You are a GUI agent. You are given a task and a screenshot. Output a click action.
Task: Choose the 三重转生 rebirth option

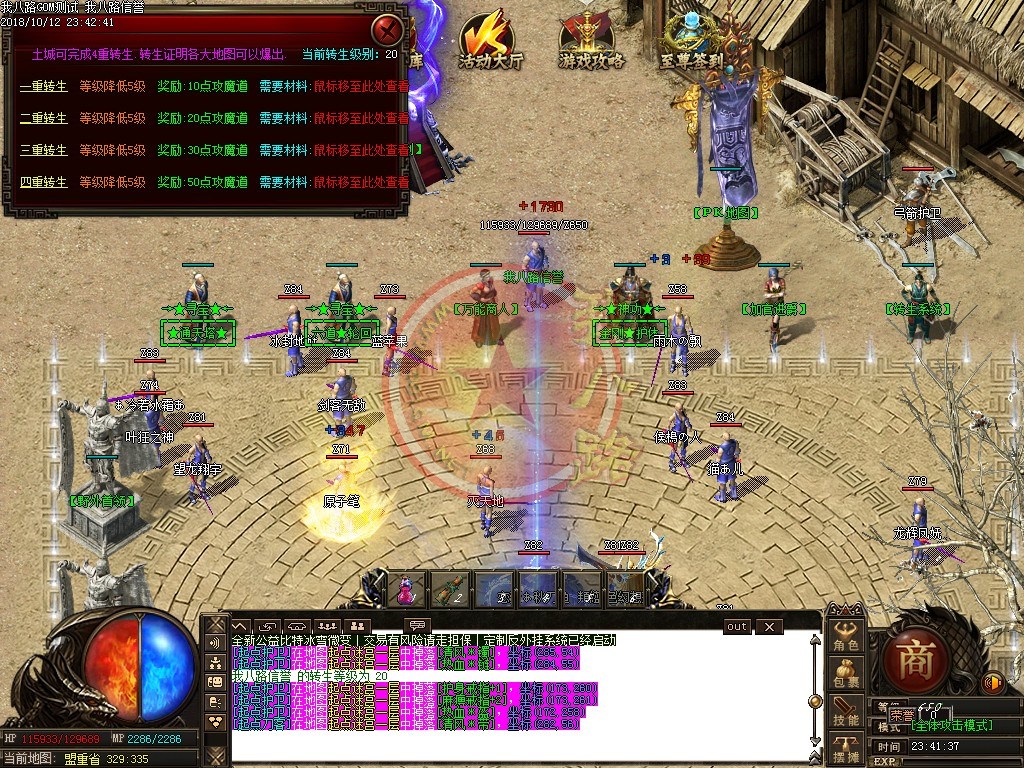pos(44,150)
